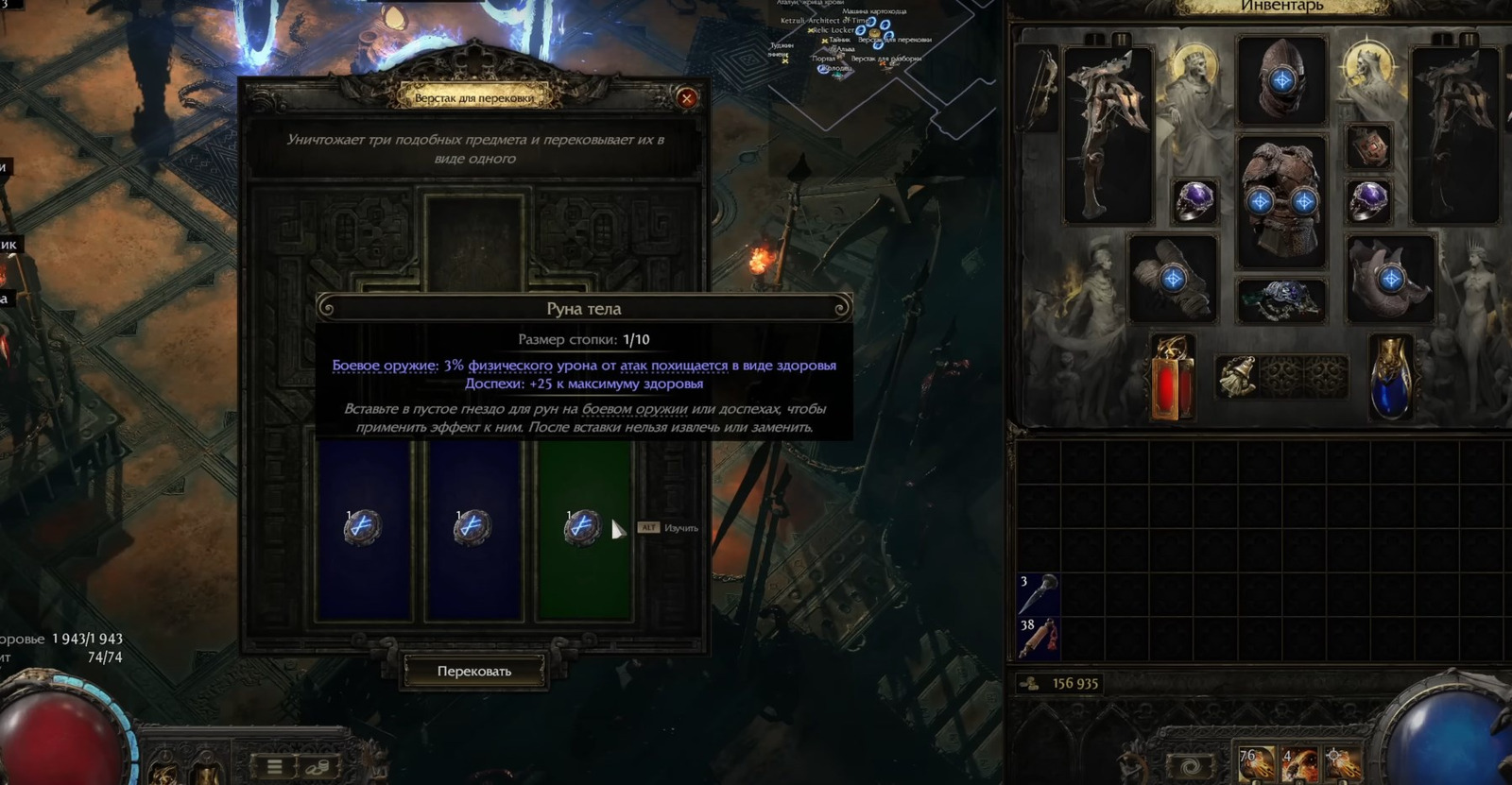Open the three-line menu button

pos(274,765)
